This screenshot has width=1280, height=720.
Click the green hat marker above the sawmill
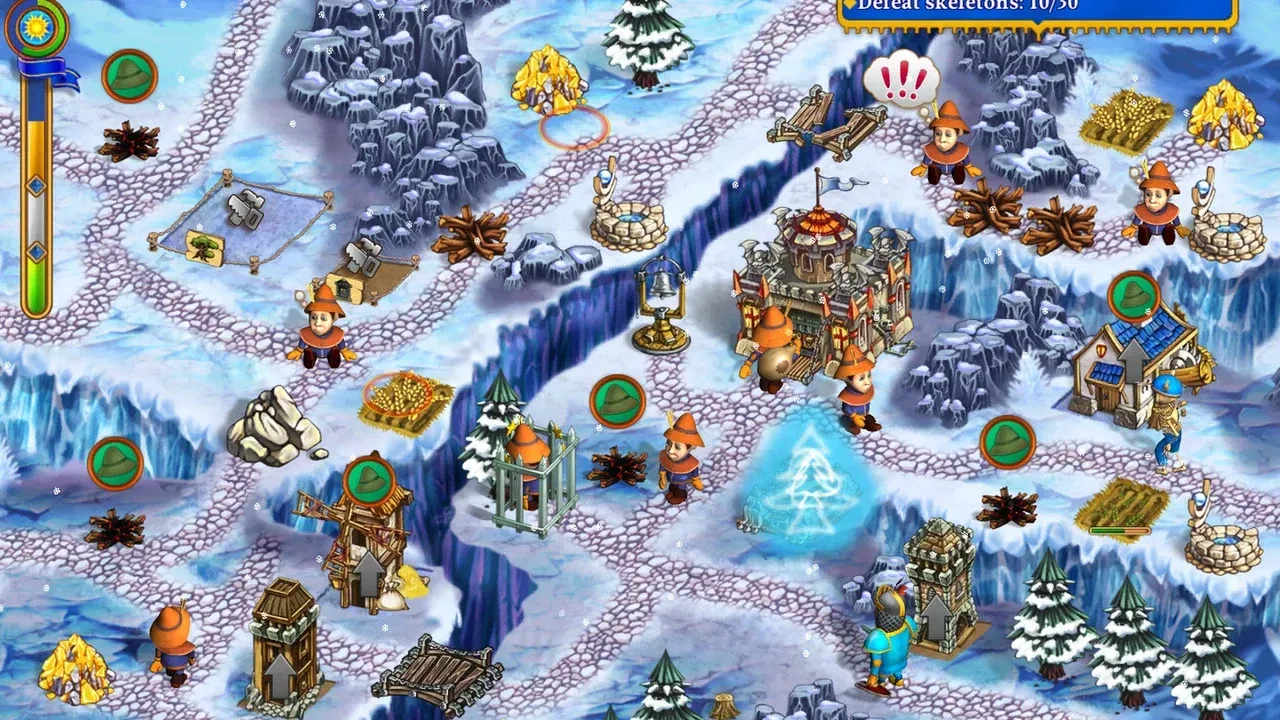click(370, 480)
